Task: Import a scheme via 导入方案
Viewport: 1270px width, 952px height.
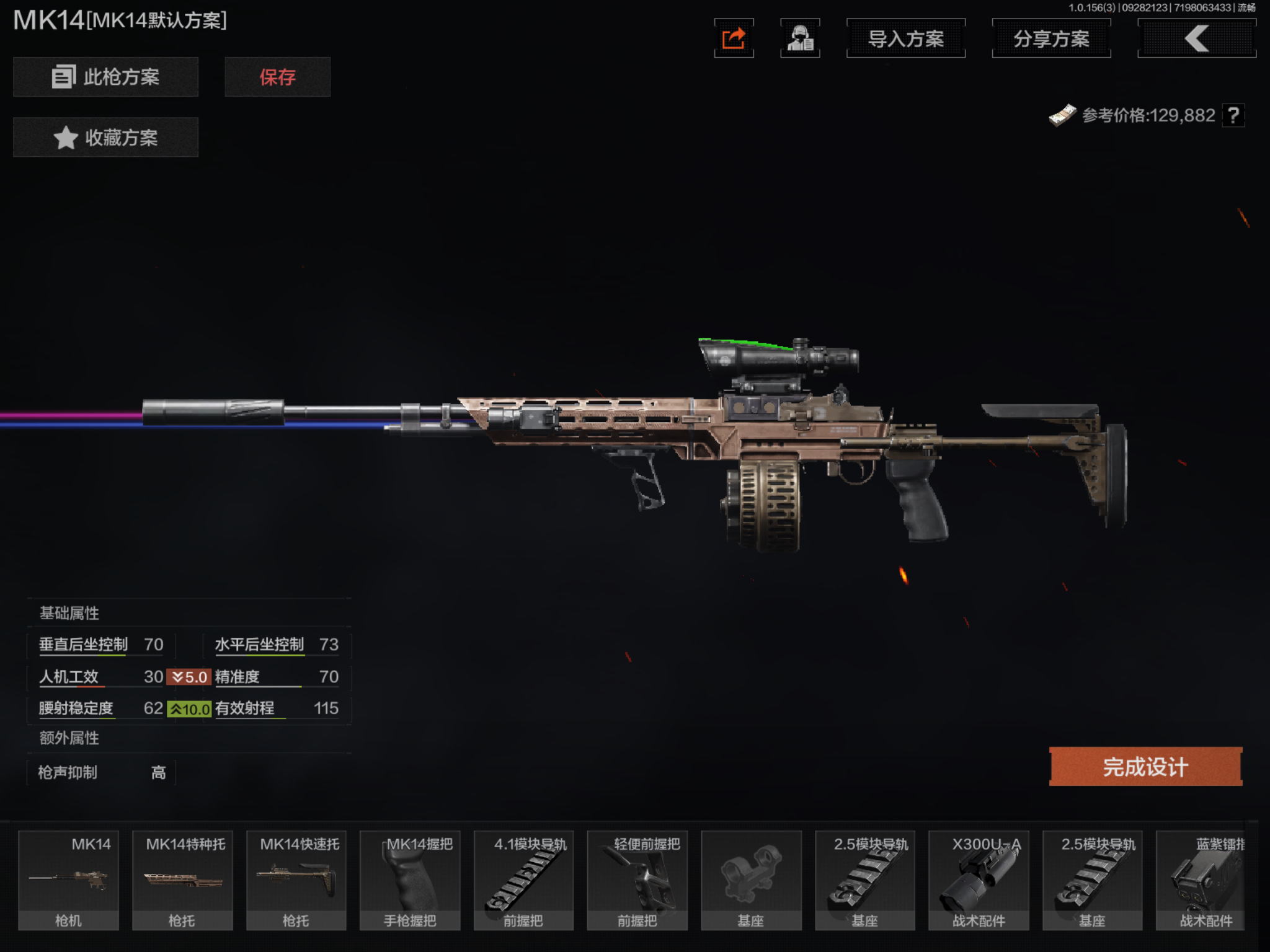Action: click(x=905, y=38)
